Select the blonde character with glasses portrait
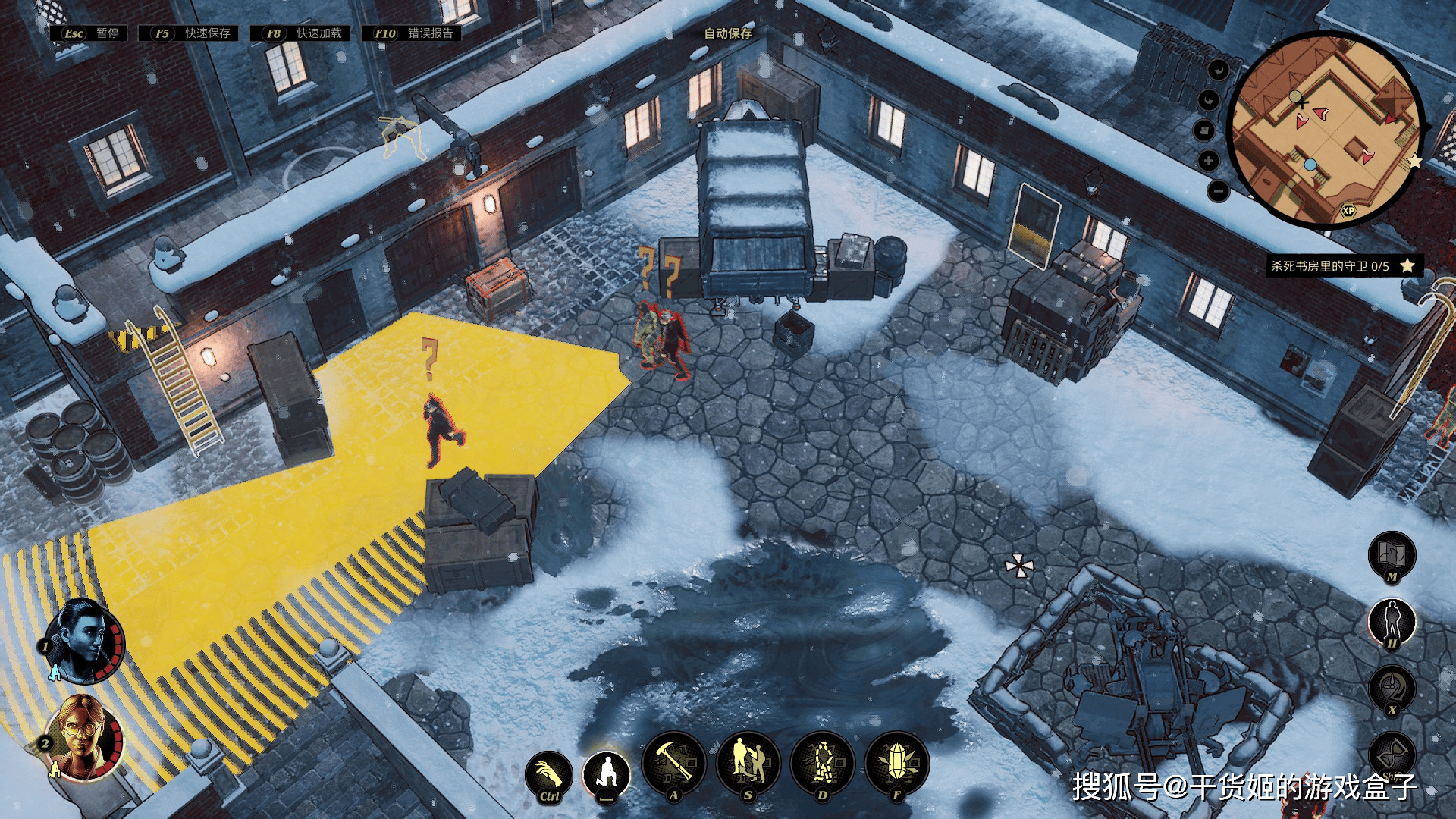The height and width of the screenshot is (819, 1456). 83,738
